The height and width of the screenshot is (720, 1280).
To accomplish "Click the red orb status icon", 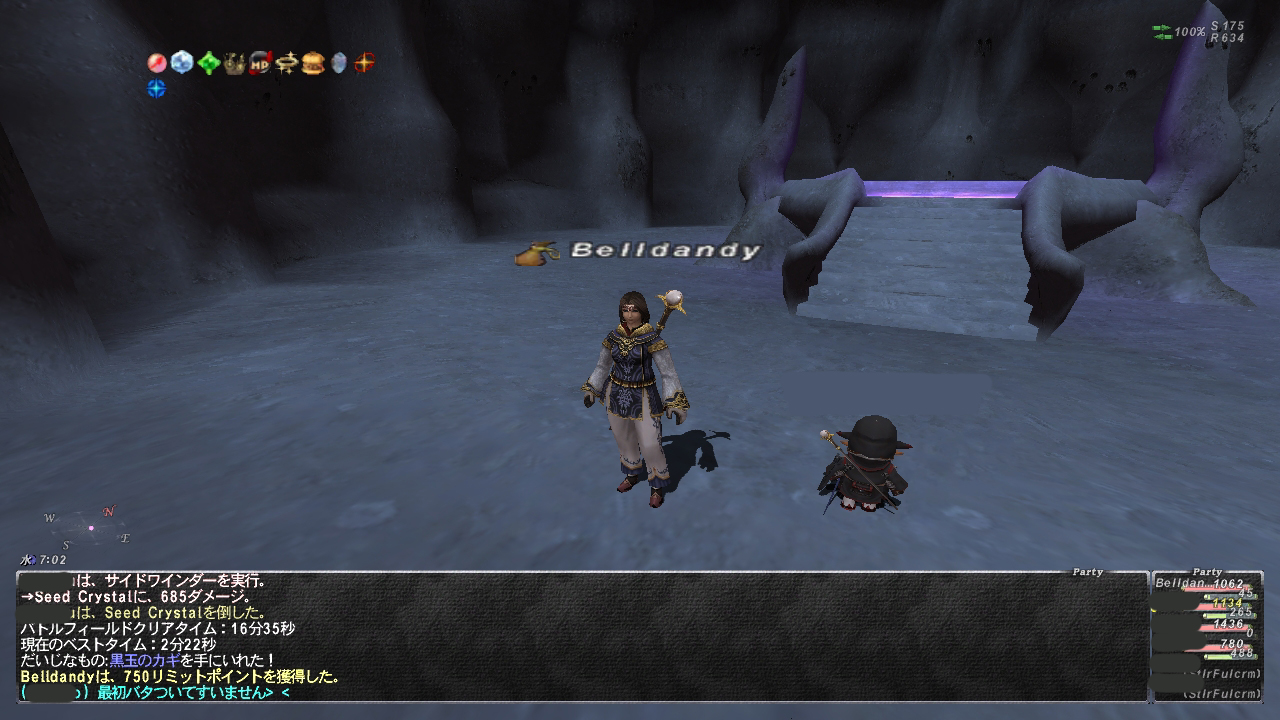I will point(157,63).
